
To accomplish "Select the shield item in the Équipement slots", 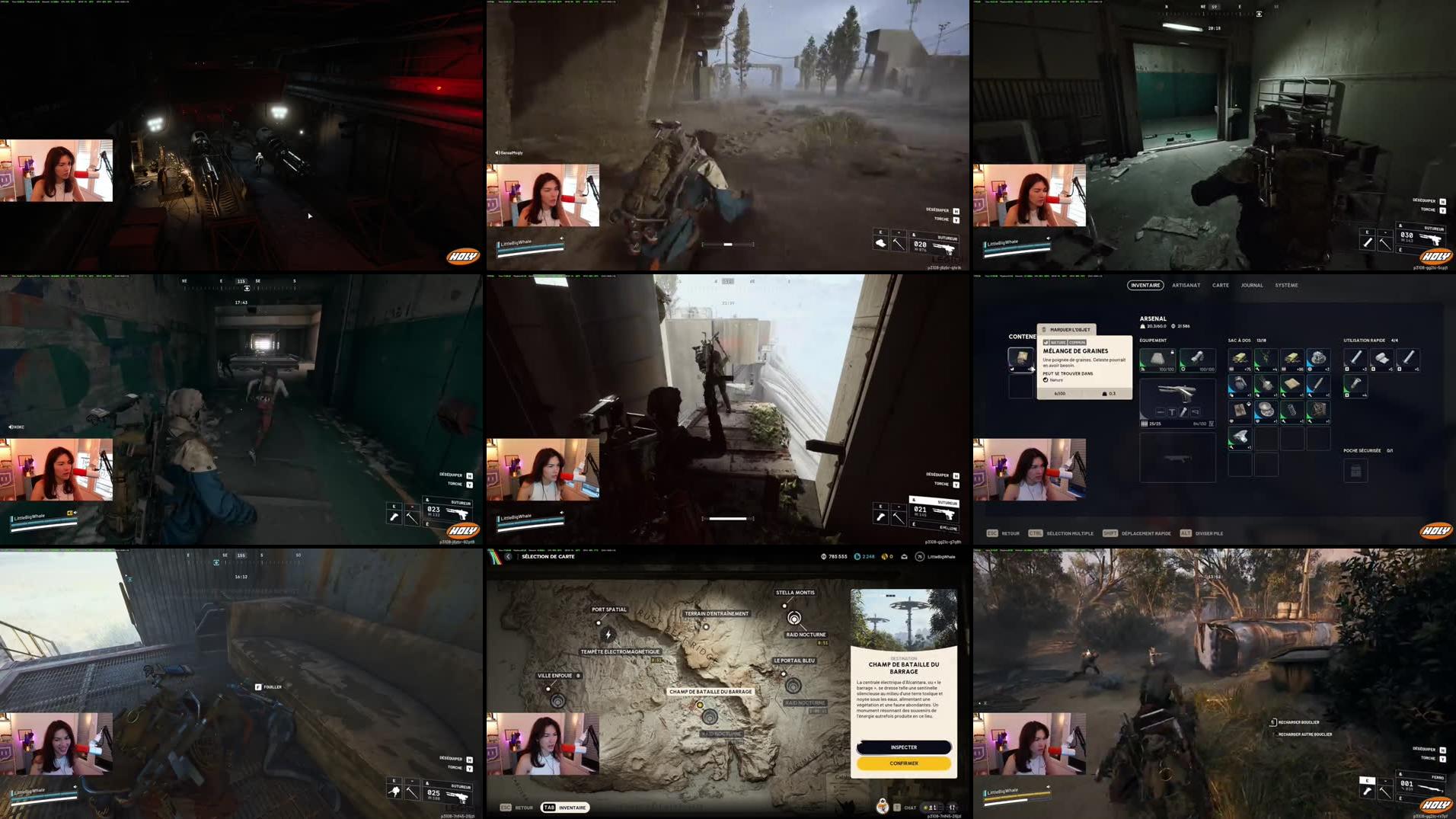I will 1199,358.
